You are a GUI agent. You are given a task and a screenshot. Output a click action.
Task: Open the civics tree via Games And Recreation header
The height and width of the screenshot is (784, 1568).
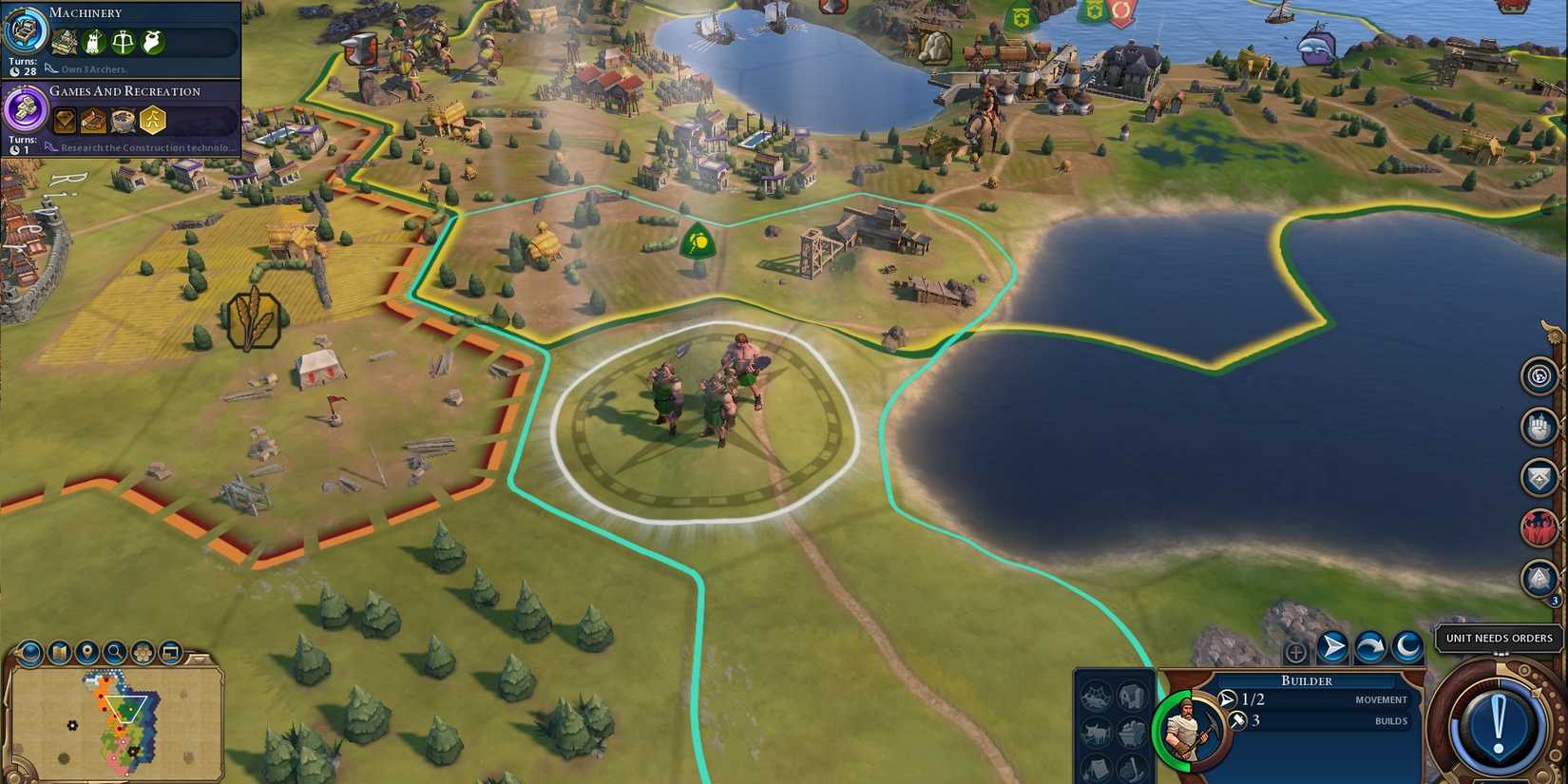click(x=125, y=90)
